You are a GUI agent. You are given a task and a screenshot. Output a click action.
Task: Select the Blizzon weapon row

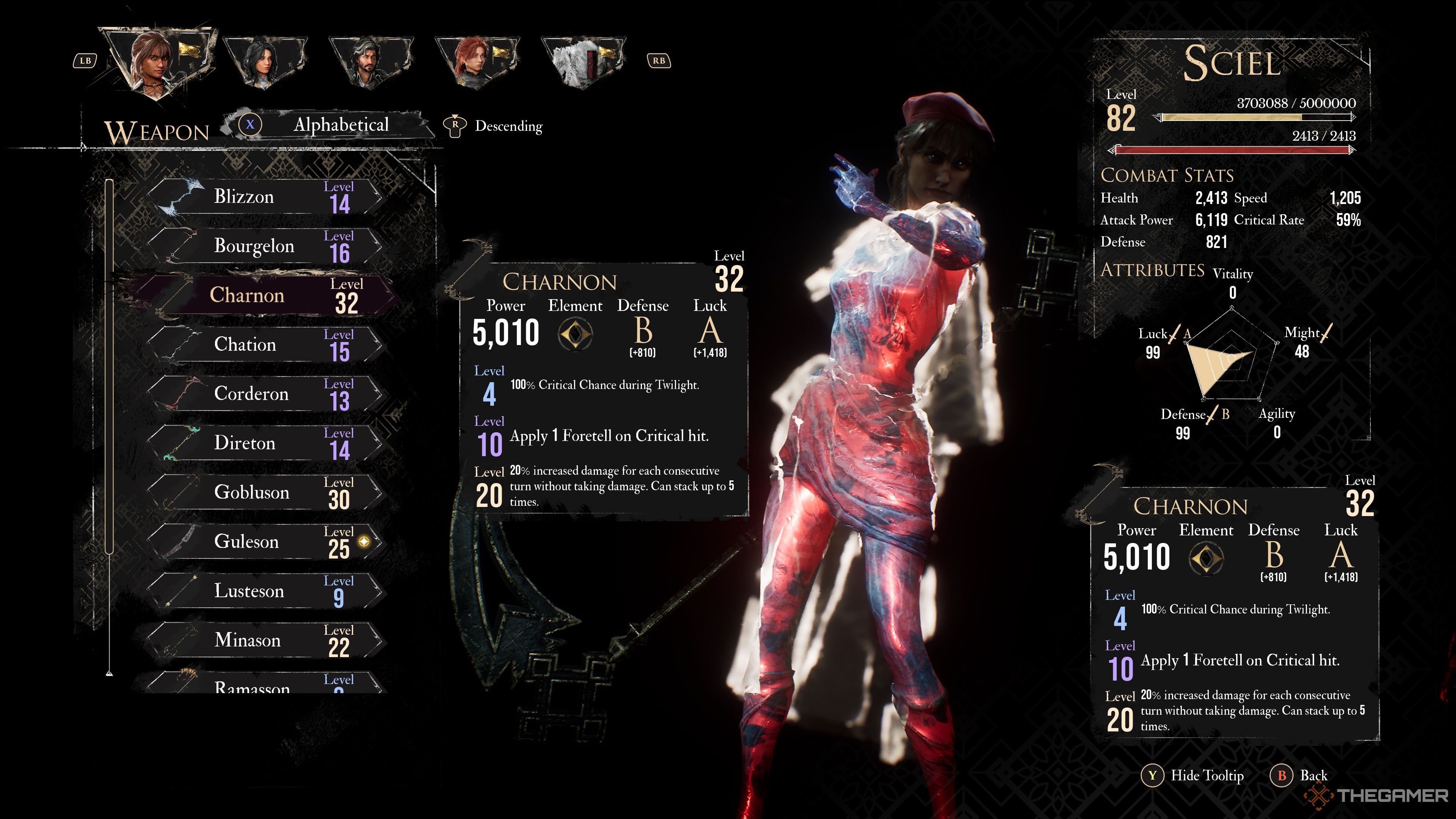coord(266,197)
